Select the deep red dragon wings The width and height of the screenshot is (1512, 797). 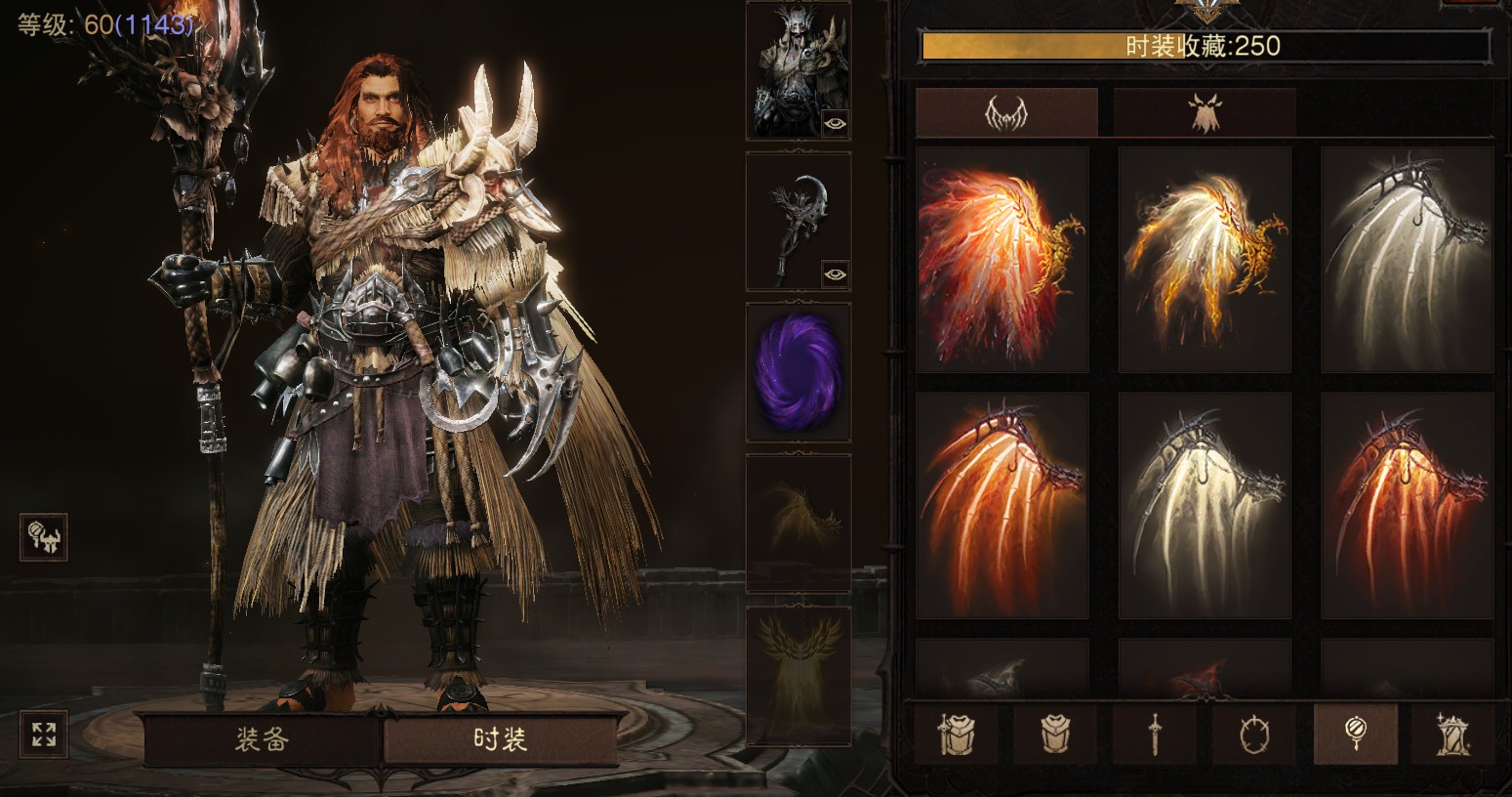[1407, 505]
